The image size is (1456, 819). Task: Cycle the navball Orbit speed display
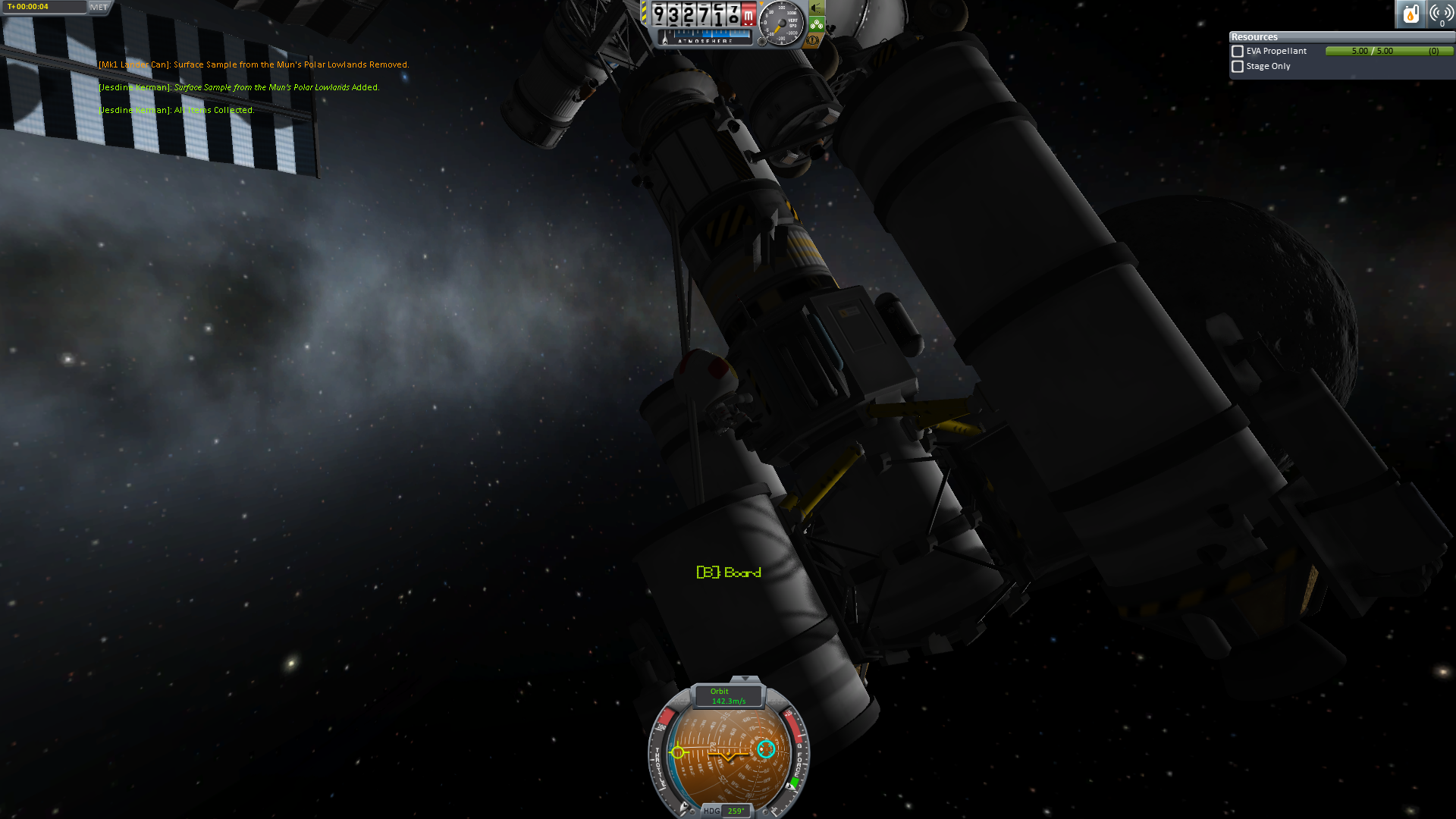pyautogui.click(x=728, y=696)
